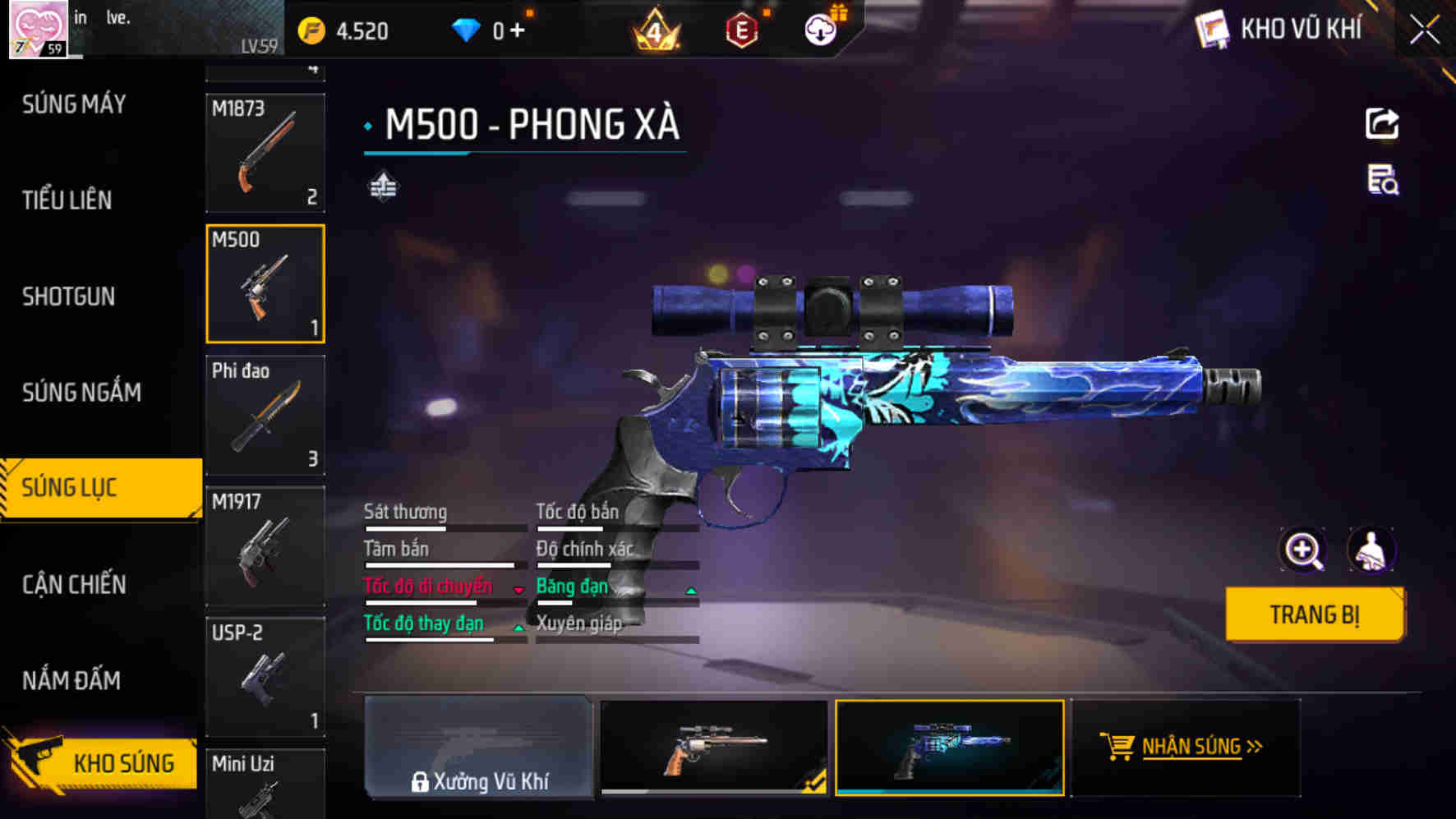The height and width of the screenshot is (819, 1456).
Task: Select the SÚNG NGẮM category
Action: (82, 393)
